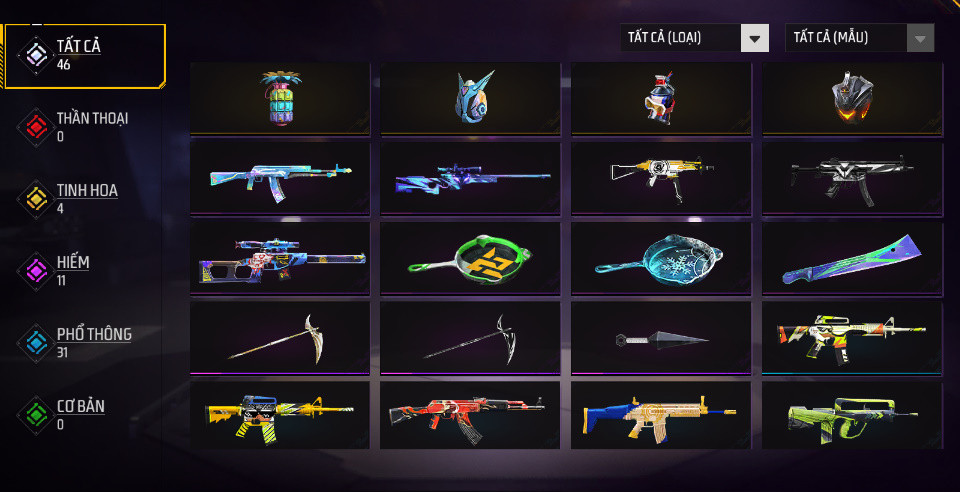Select the Tất Cả category tab
Screen dimensions: 960x492
coord(85,55)
